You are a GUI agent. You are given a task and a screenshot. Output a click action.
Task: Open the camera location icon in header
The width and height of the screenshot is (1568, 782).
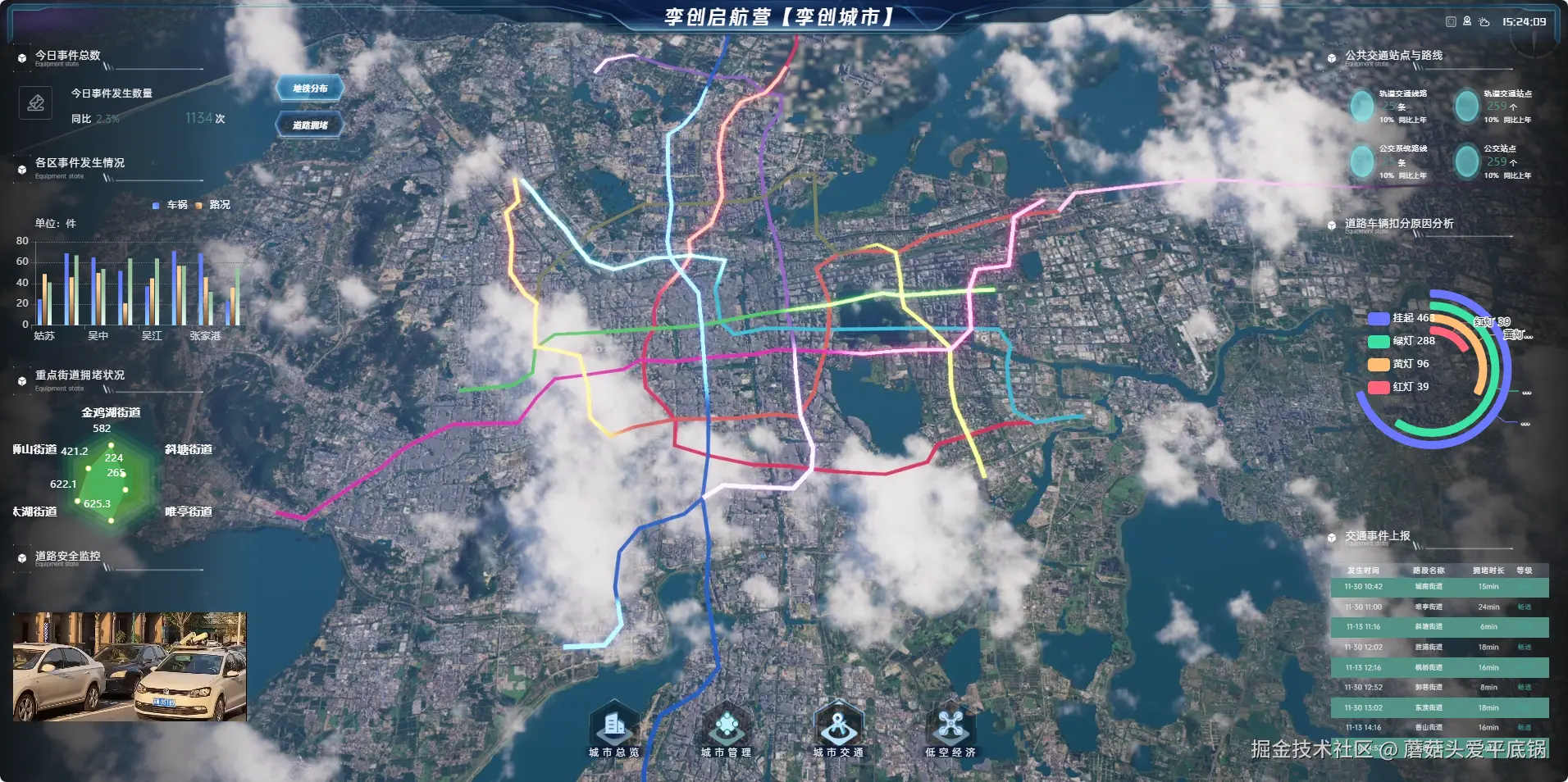click(1467, 22)
